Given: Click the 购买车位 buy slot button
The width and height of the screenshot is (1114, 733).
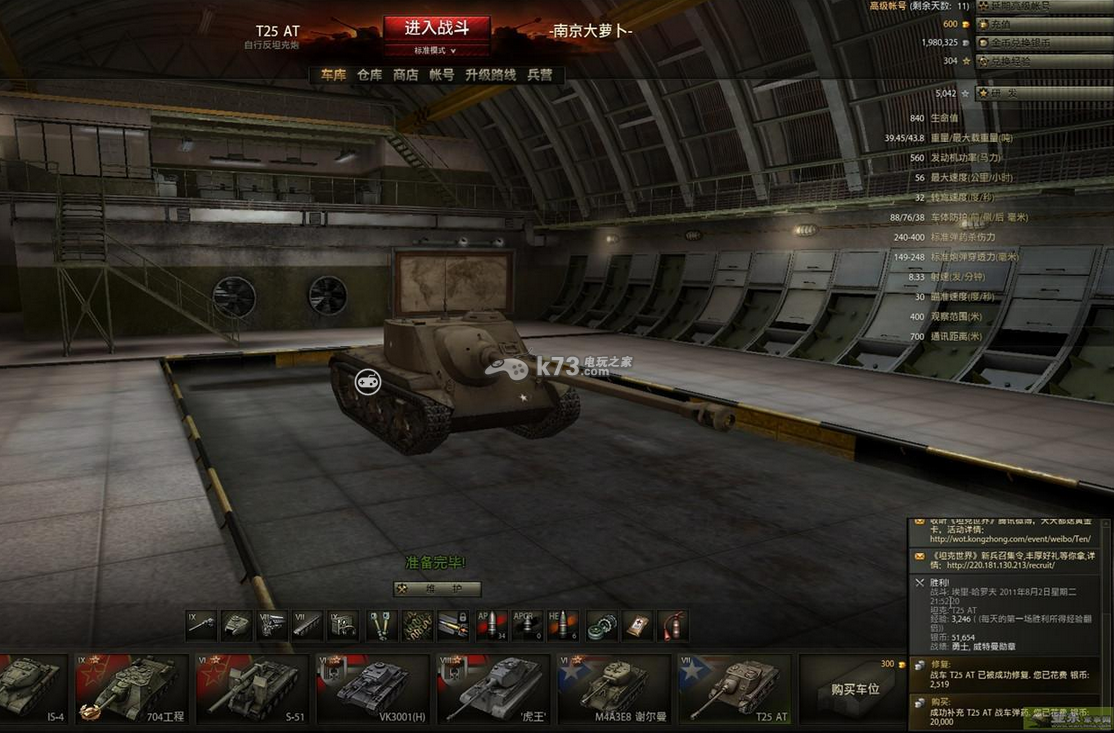Looking at the screenshot, I should point(856,688).
